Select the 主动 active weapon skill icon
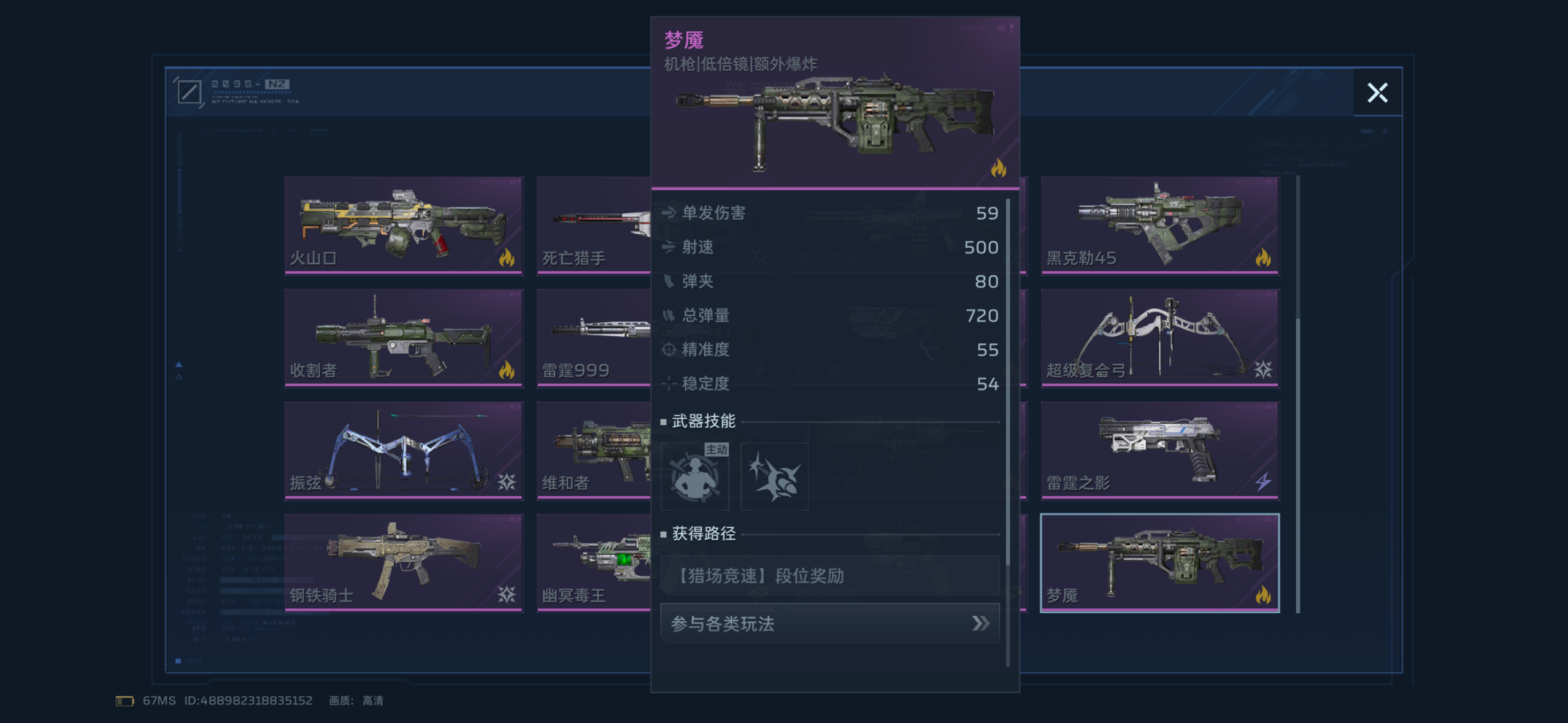The image size is (1568, 723). coord(694,476)
